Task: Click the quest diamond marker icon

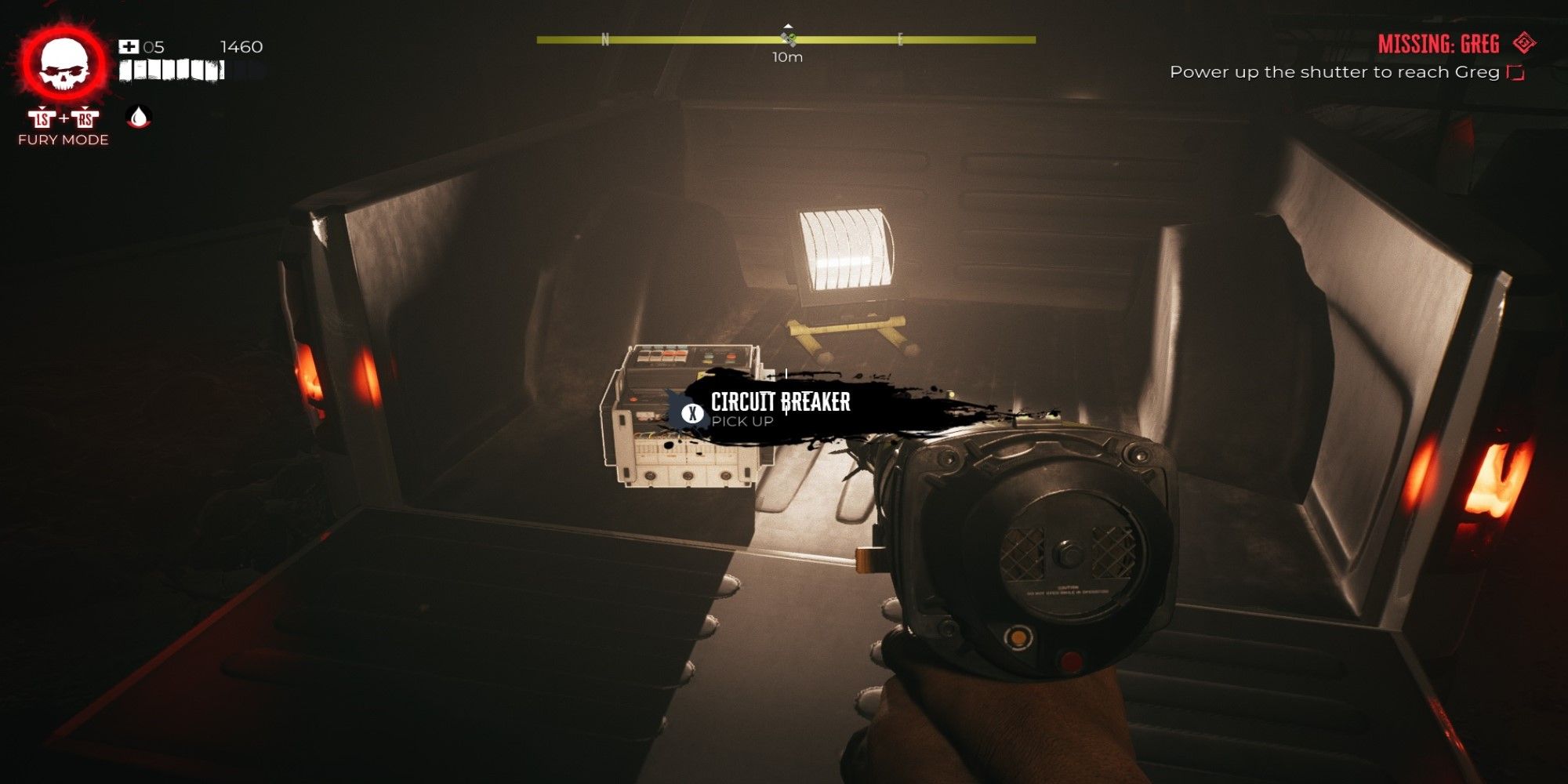Action: [x=1524, y=43]
